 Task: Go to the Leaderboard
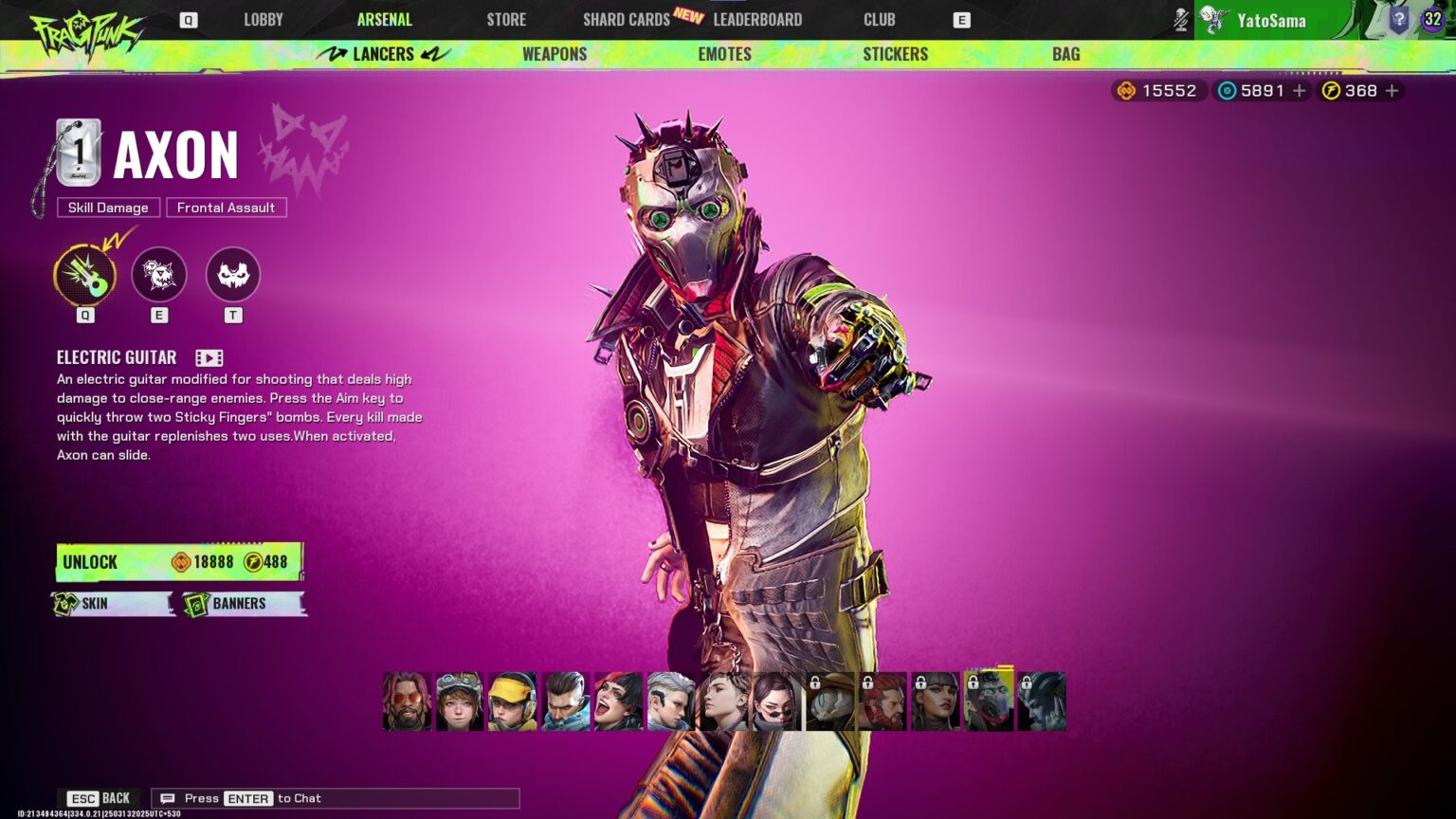click(x=757, y=19)
